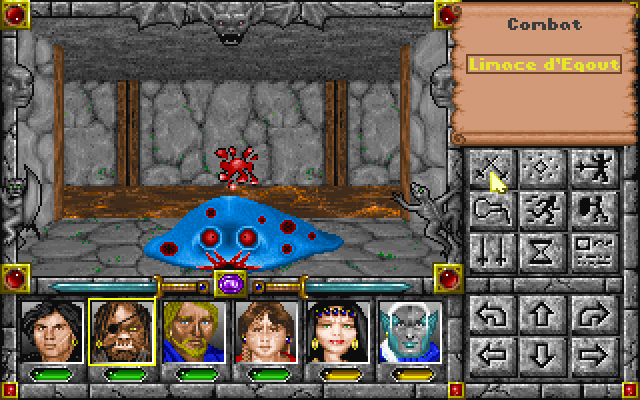Select the eyepatch character's portrait
The height and width of the screenshot is (400, 640).
point(121,330)
